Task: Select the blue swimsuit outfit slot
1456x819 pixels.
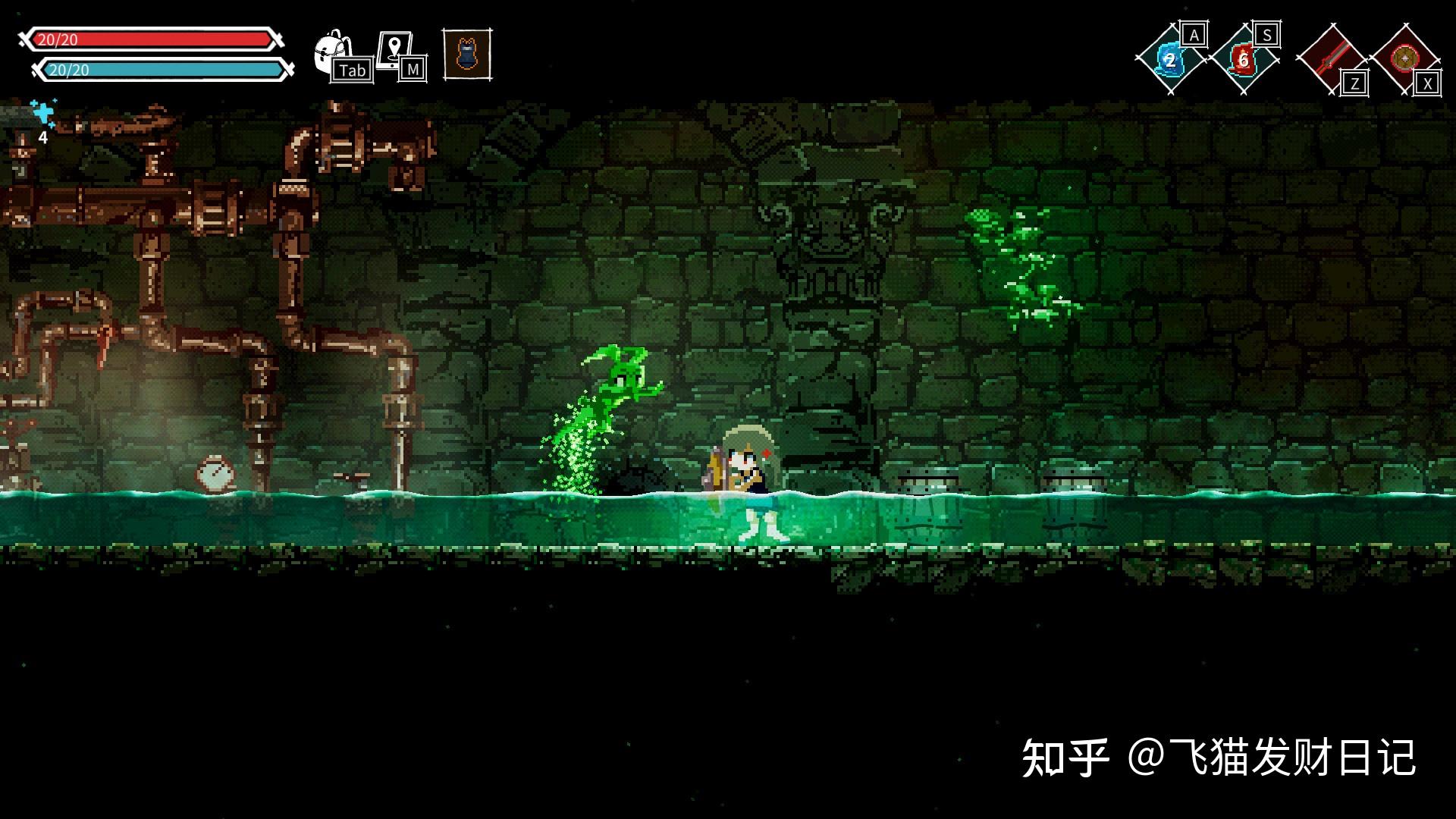Action: click(x=466, y=54)
